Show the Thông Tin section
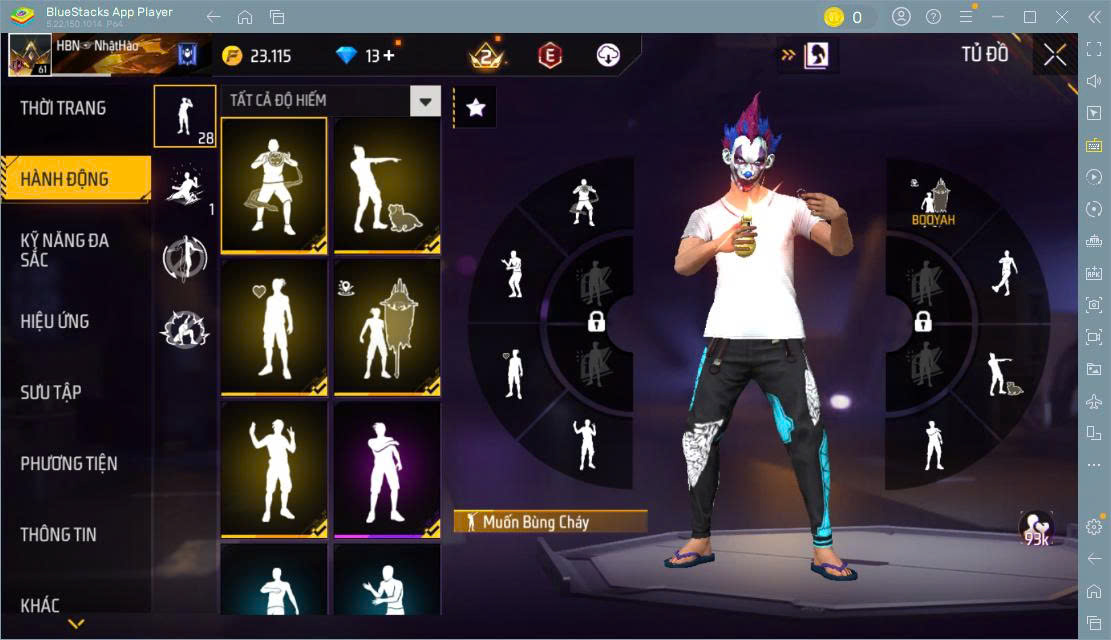The width and height of the screenshot is (1111, 640). [59, 534]
